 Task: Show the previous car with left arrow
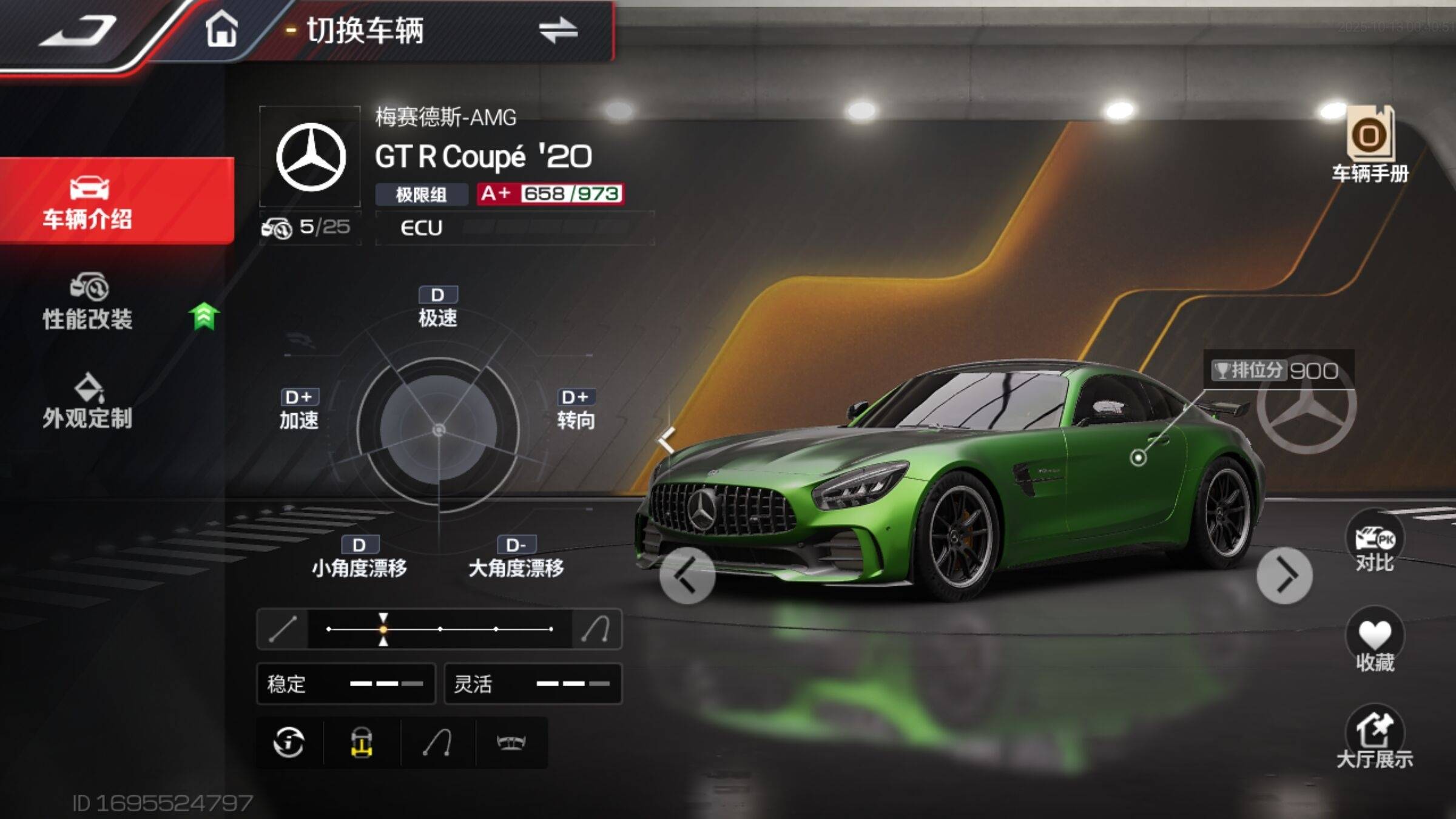point(687,575)
